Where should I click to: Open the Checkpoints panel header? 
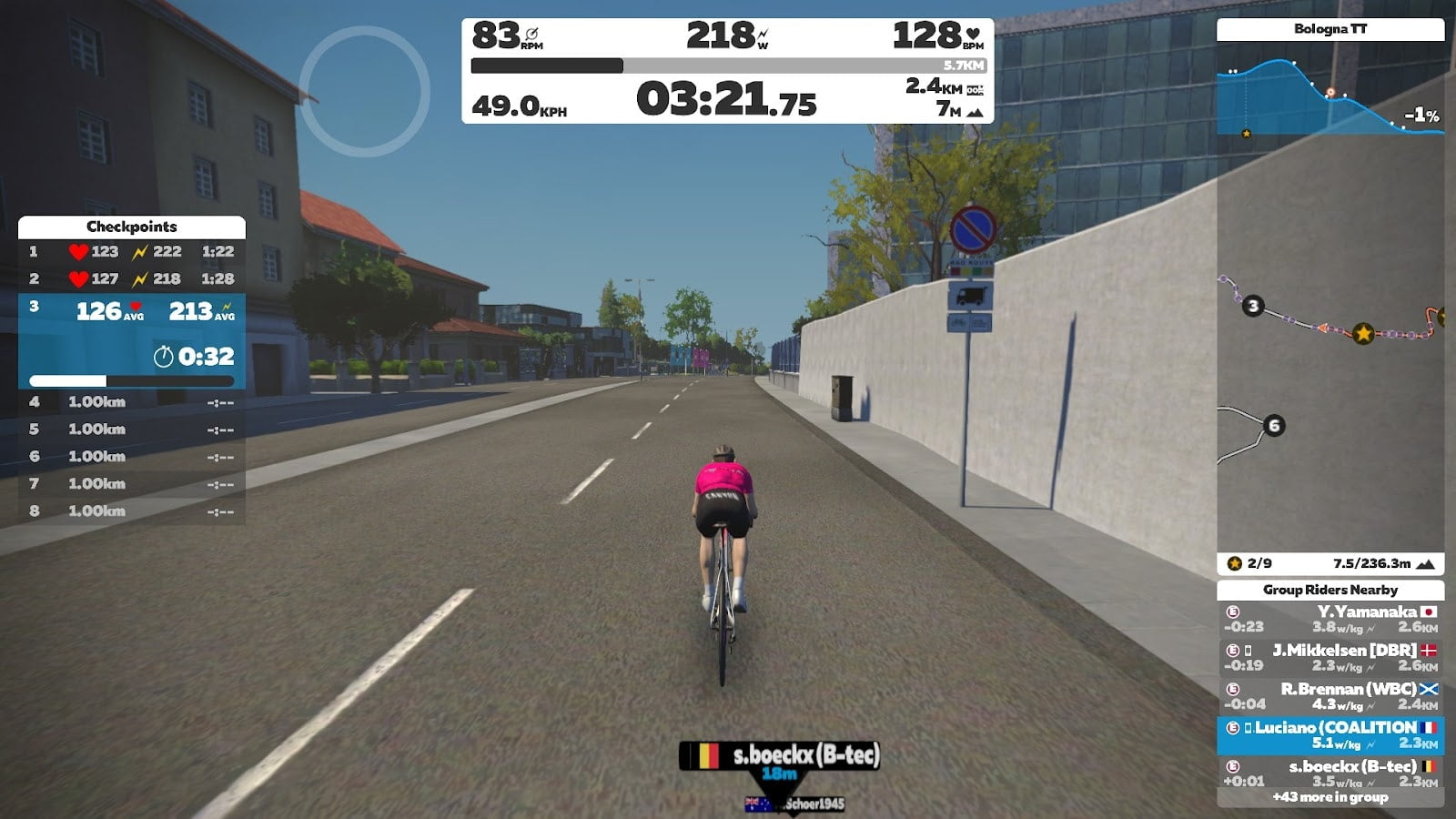point(132,227)
